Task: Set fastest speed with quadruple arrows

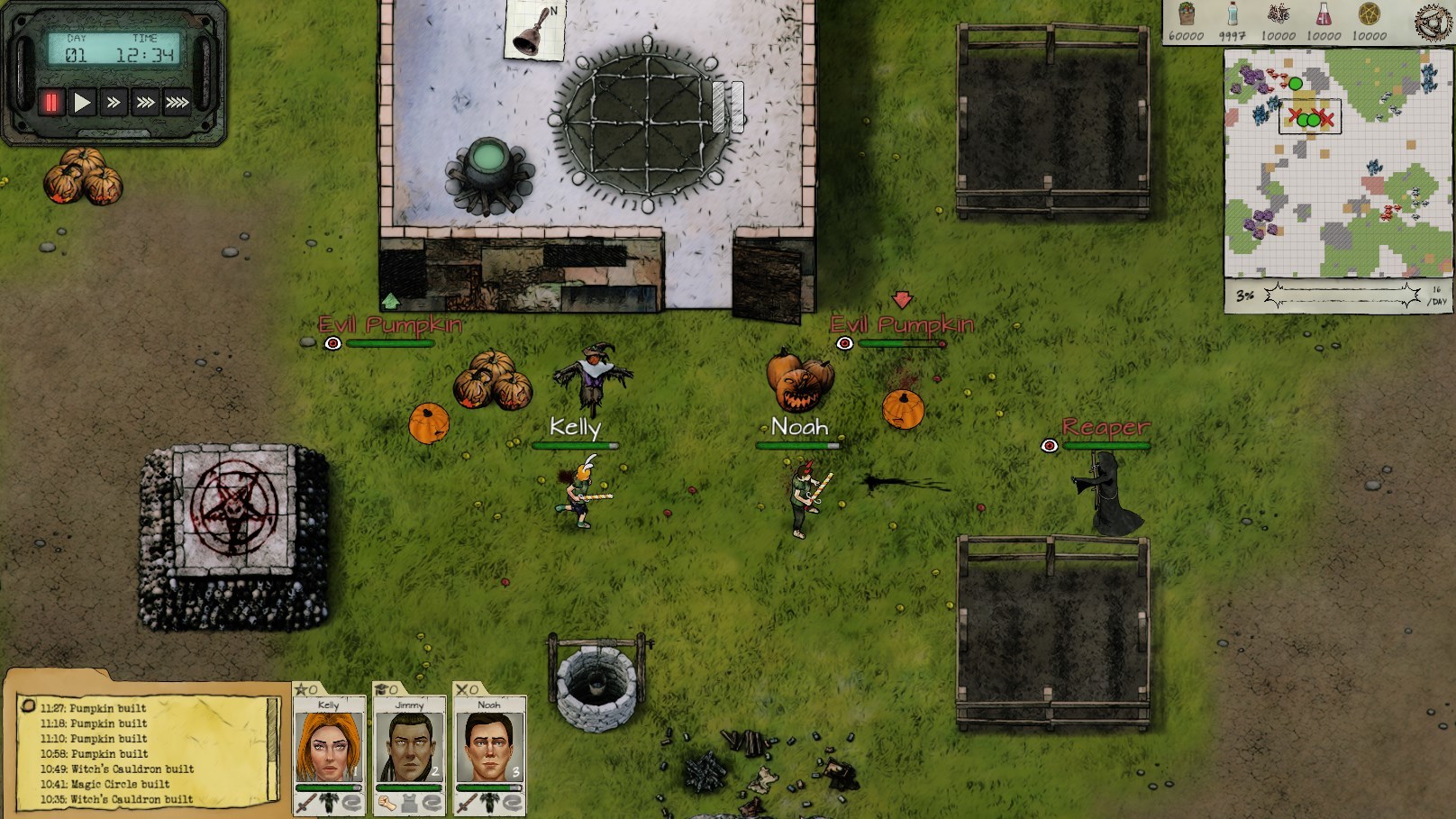Action: (x=177, y=103)
